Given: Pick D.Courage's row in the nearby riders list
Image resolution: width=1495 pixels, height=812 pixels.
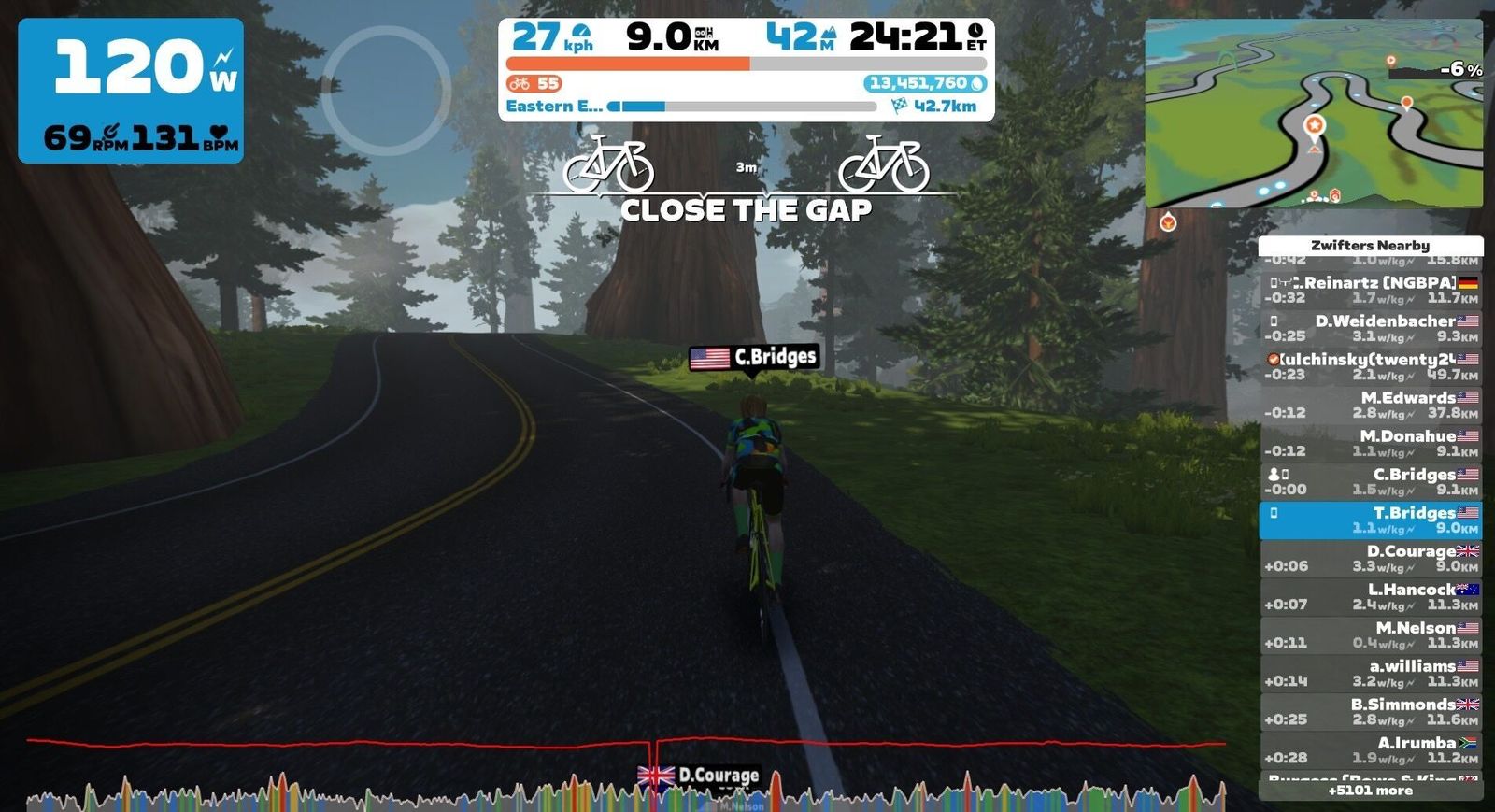Looking at the screenshot, I should (1370, 558).
